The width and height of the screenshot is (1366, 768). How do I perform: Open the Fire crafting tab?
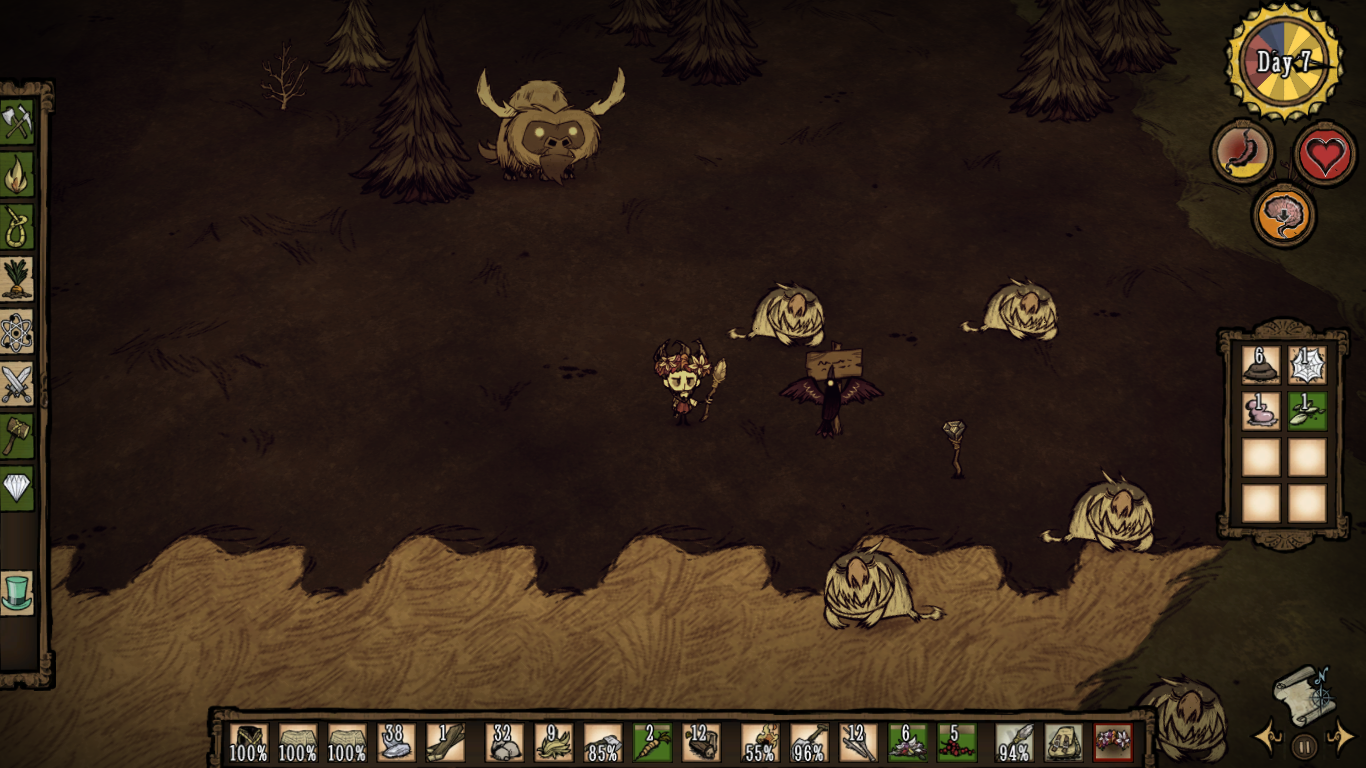click(17, 175)
